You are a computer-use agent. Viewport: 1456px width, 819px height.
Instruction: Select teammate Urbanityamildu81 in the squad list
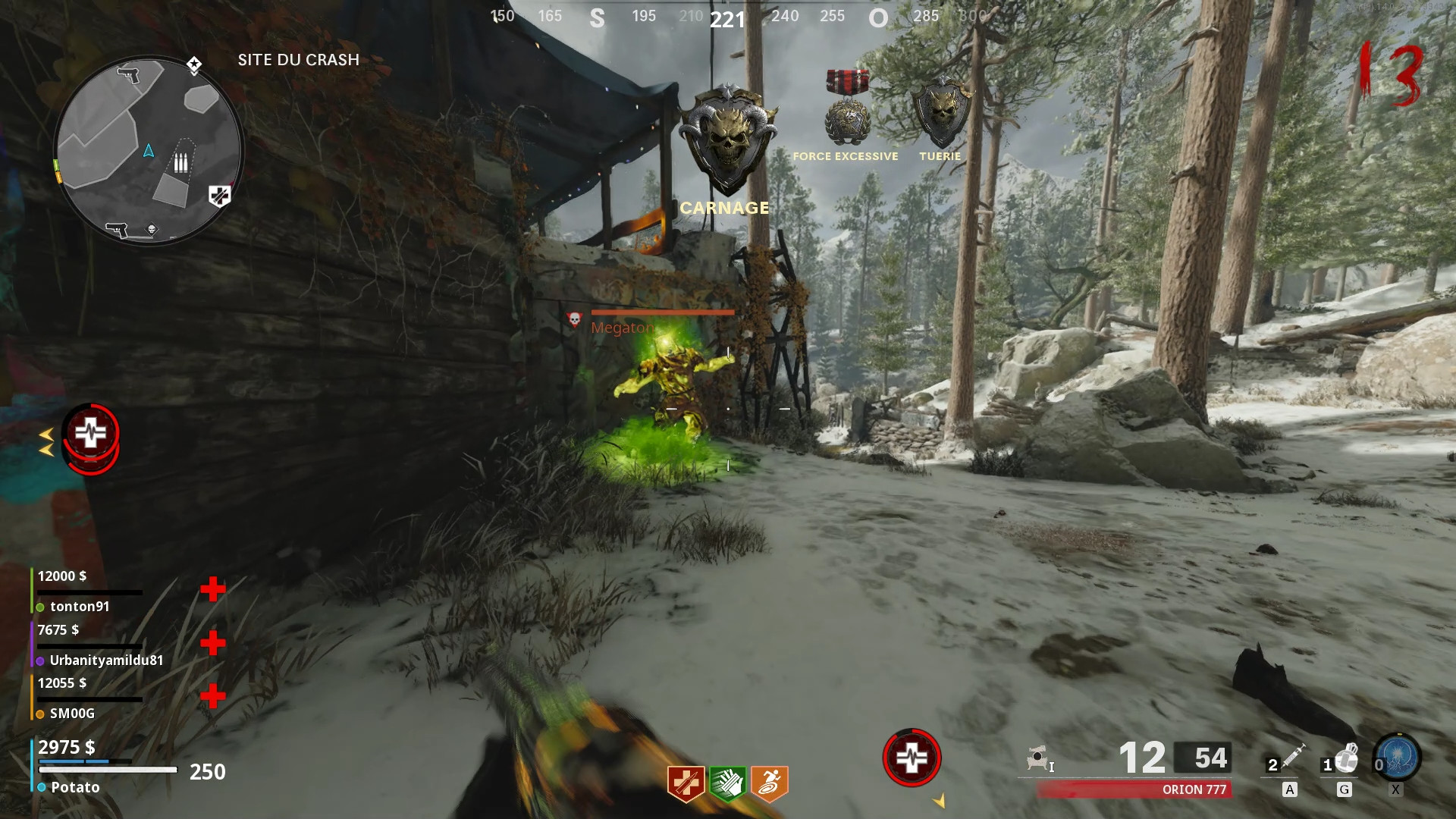(106, 661)
